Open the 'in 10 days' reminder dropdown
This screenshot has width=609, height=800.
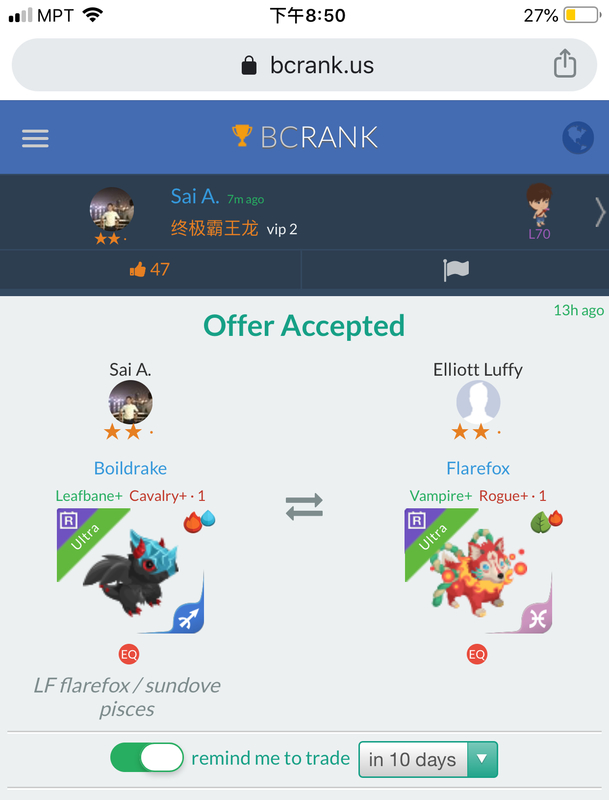coord(428,759)
